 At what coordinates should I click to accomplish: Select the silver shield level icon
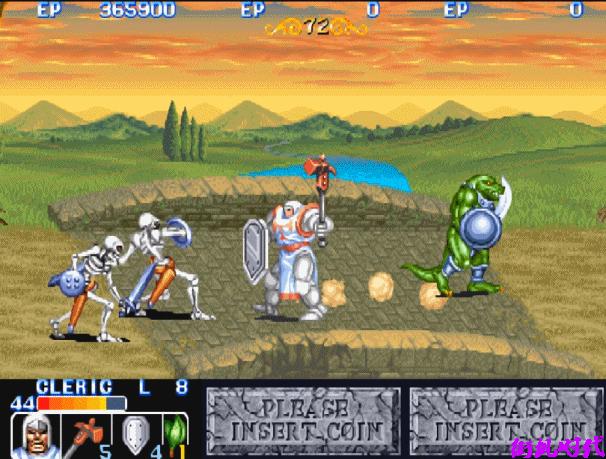(x=135, y=434)
